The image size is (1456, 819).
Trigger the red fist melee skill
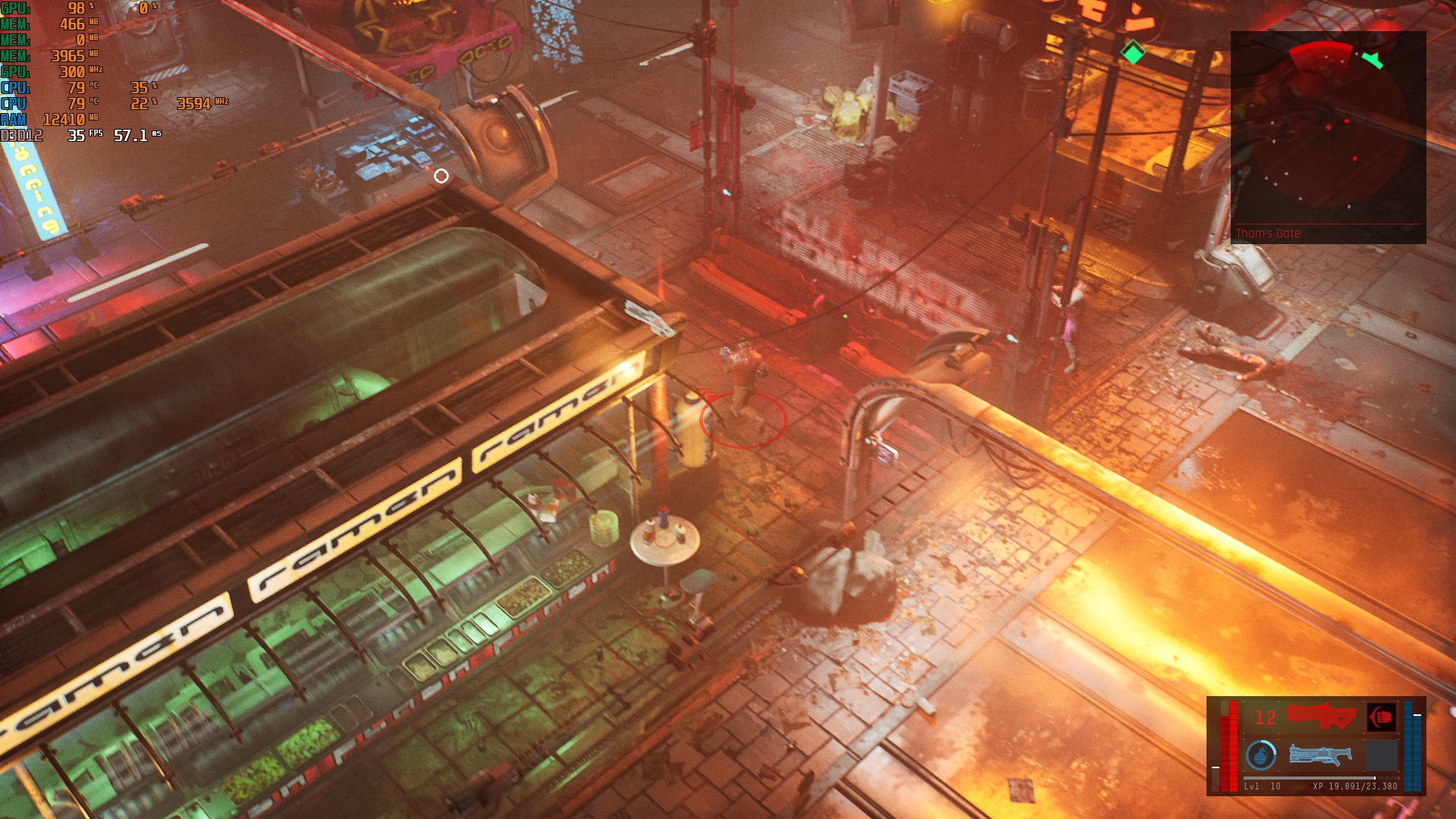1381,717
